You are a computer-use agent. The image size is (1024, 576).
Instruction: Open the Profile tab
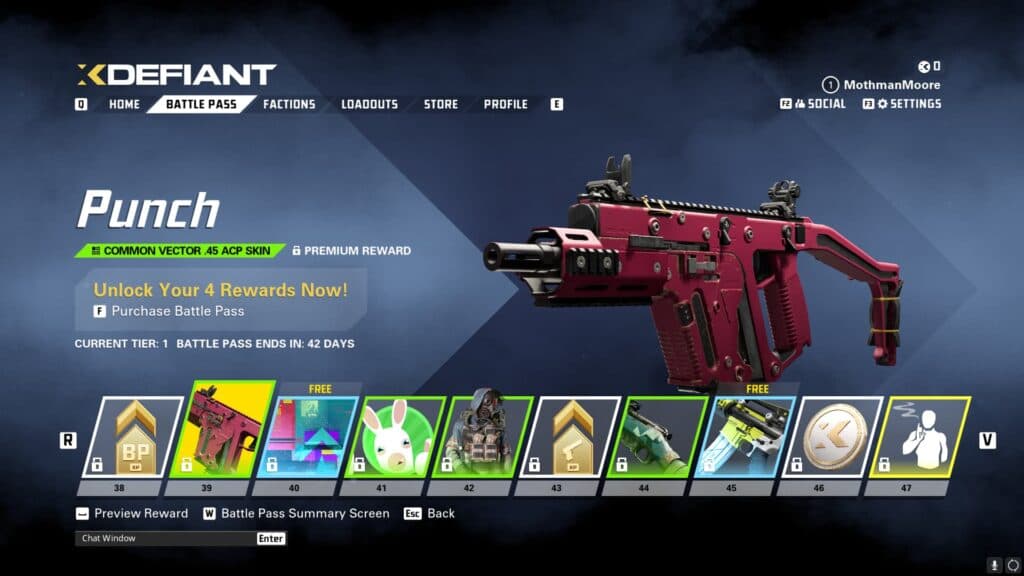pyautogui.click(x=505, y=104)
